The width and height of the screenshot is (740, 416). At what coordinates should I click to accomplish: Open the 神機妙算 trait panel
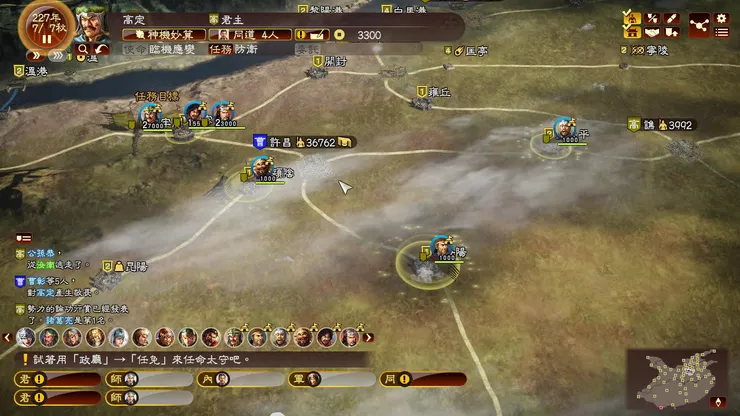pos(163,34)
